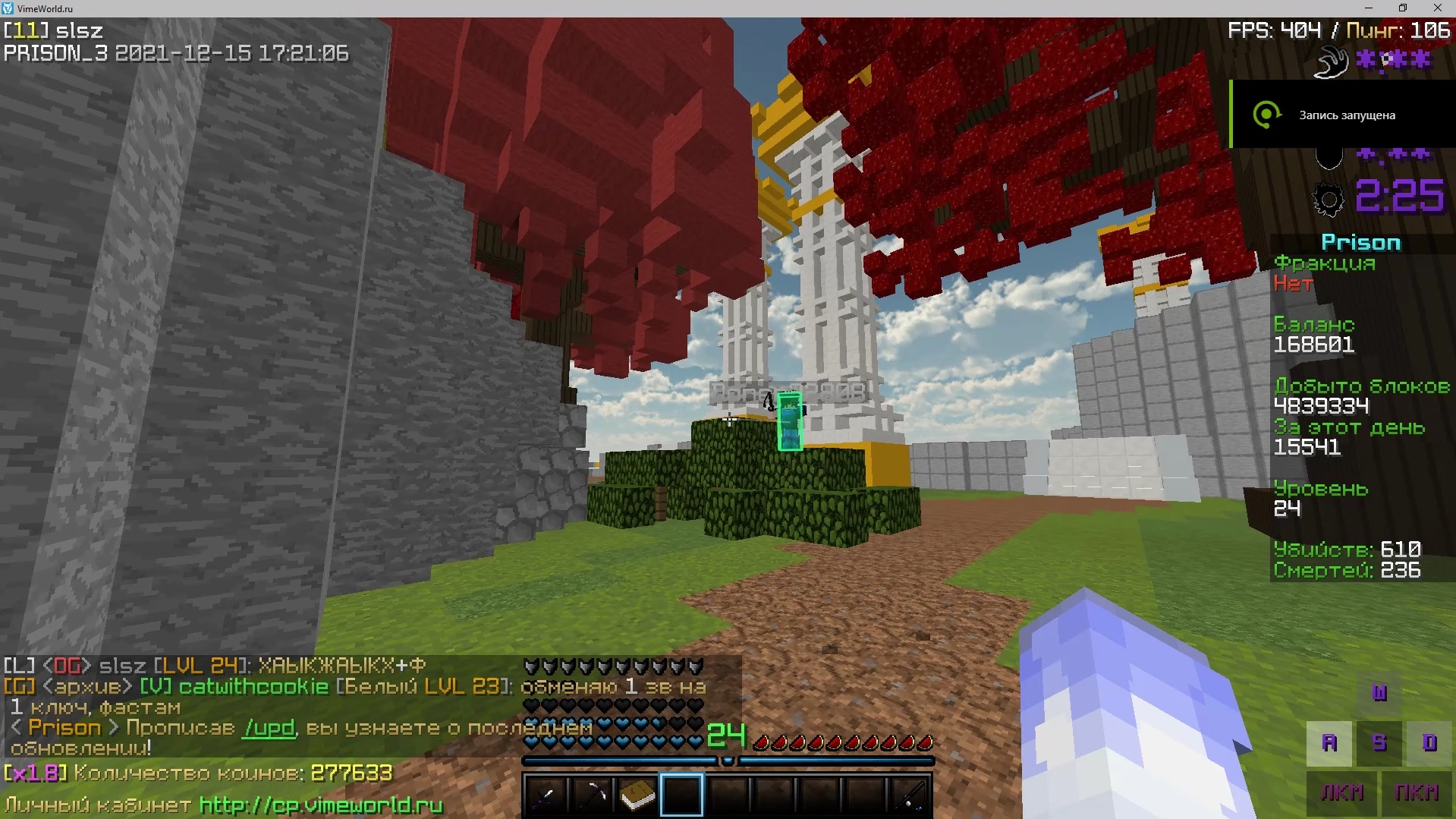Click the Prison title in the right sidebar
Viewport: 1456px width, 819px height.
(x=1360, y=242)
